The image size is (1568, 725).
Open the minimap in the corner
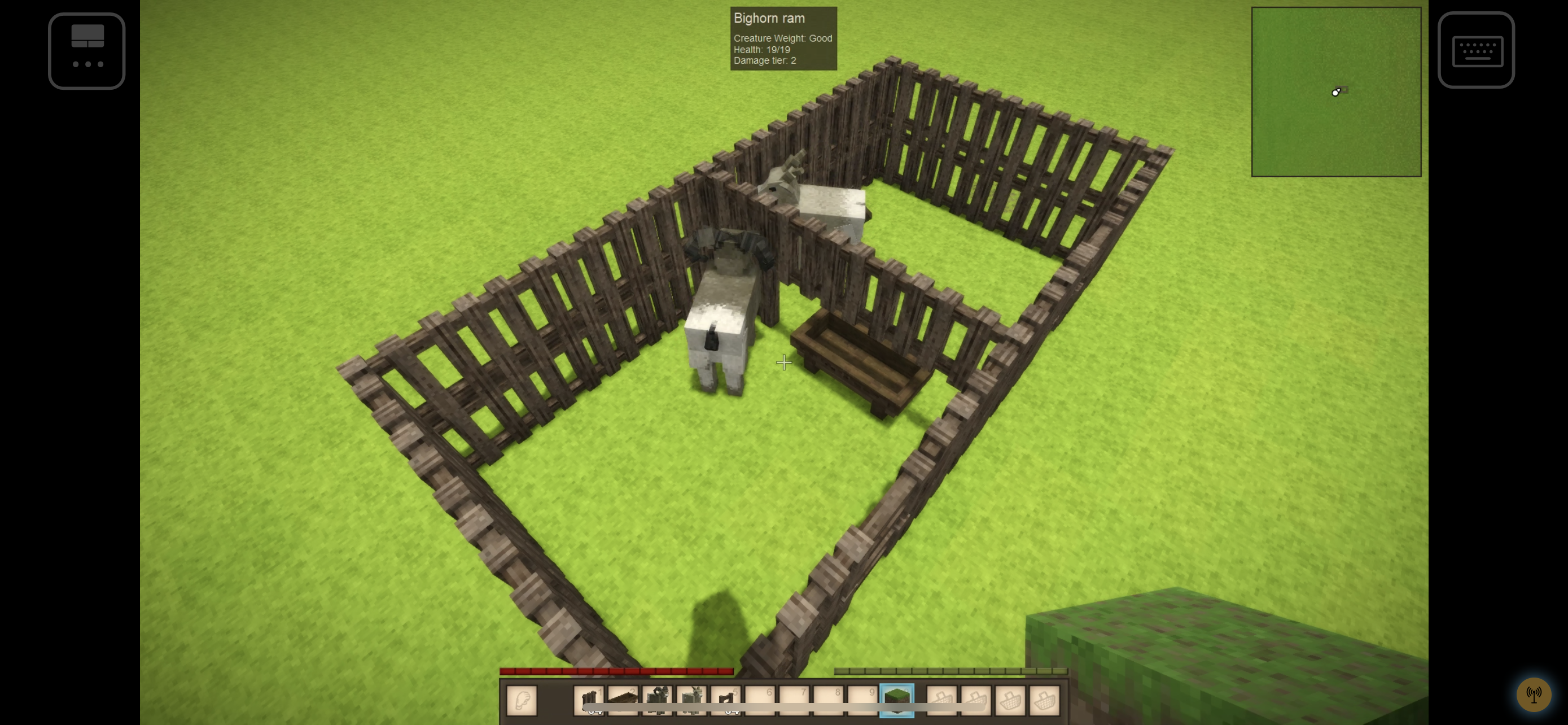pos(1335,92)
